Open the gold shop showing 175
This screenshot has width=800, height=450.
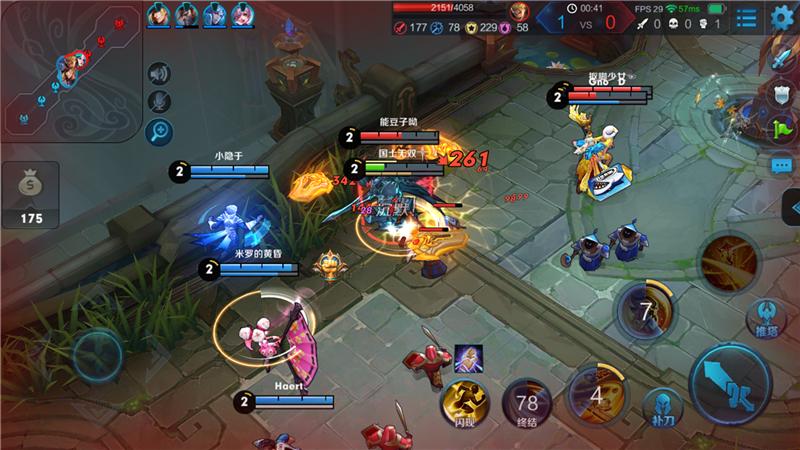coord(30,196)
